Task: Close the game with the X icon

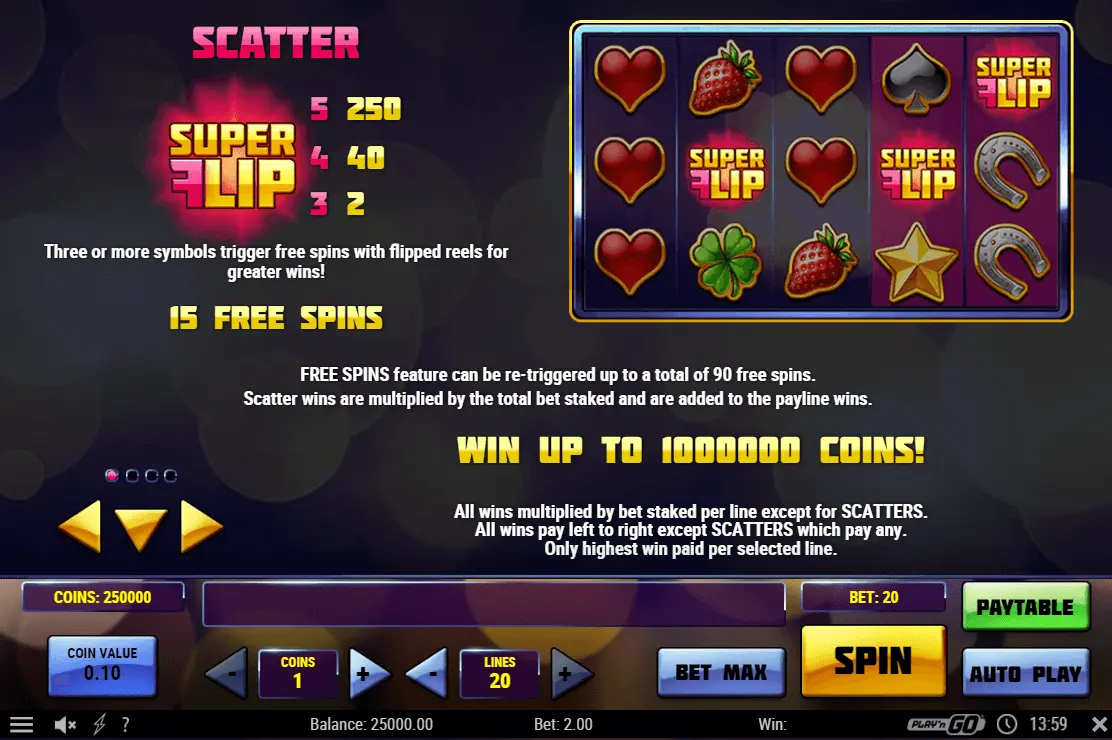Action: [1099, 724]
